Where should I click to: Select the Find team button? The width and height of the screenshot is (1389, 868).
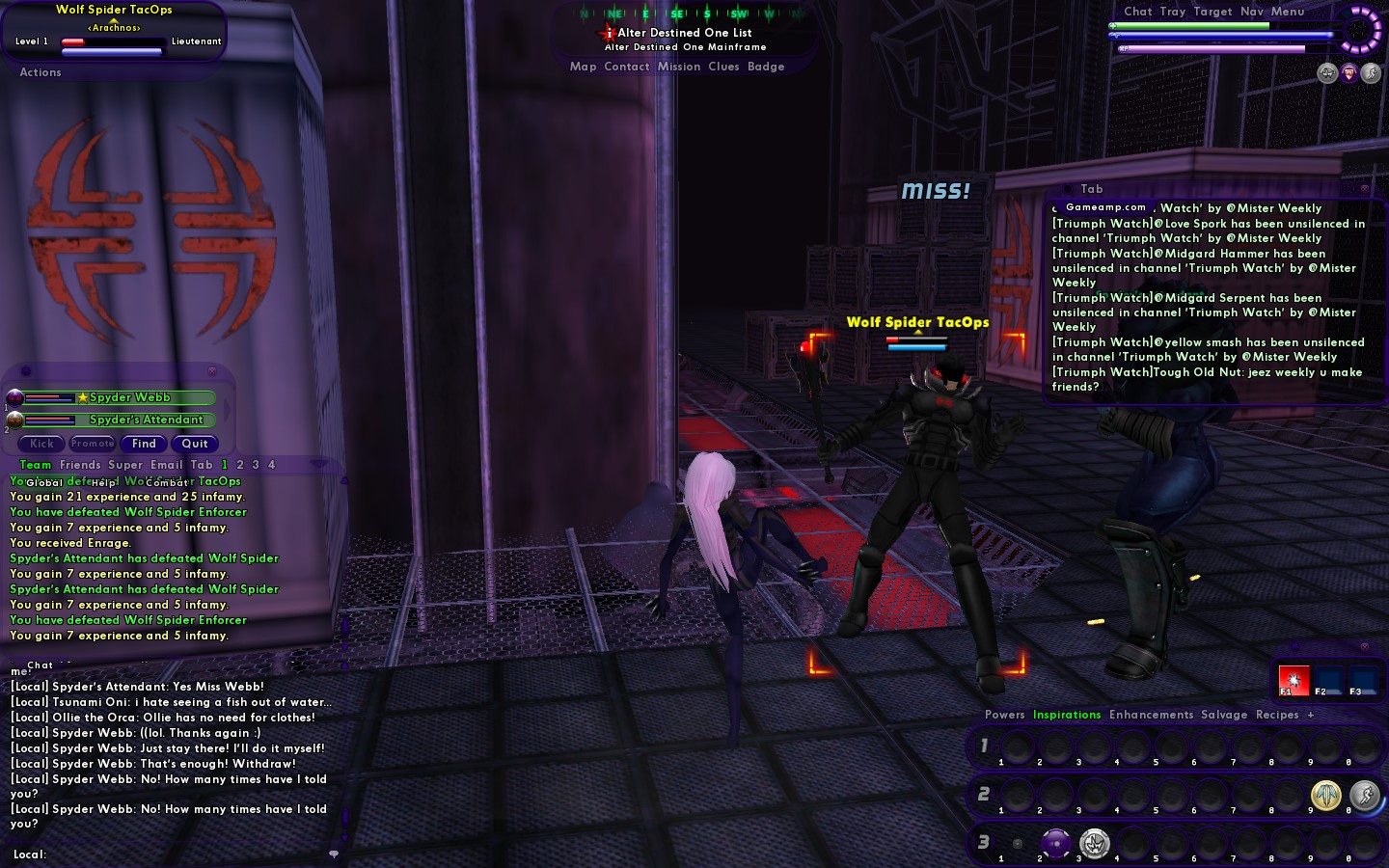[x=144, y=444]
